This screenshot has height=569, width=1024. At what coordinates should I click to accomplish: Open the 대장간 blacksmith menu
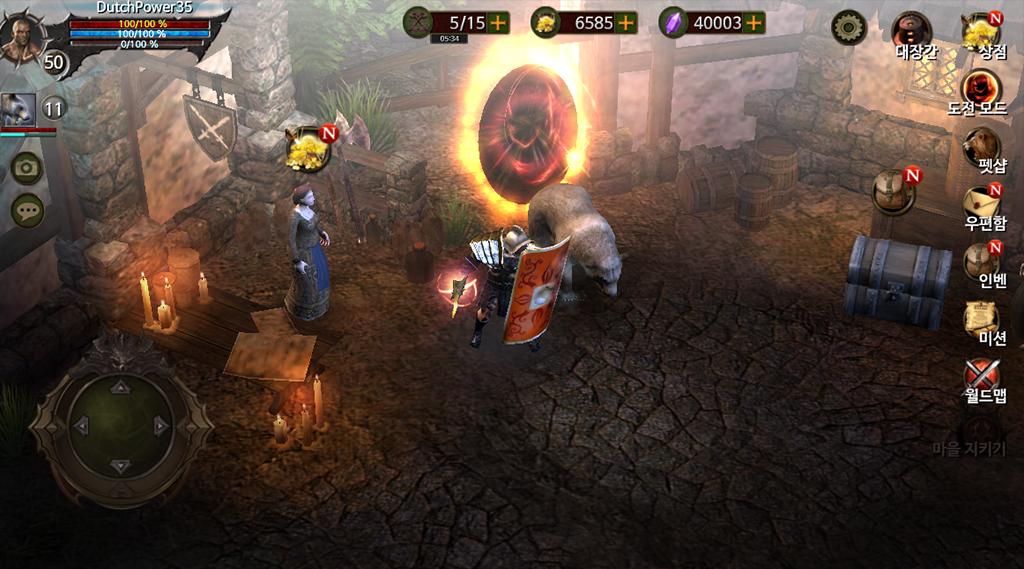click(x=912, y=32)
